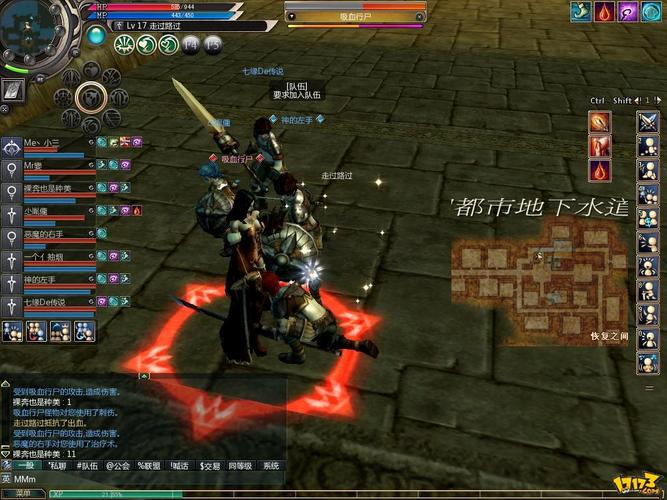Viewport: 667px width, 500px height.
Task: Show the 系统 system message tab
Action: click(x=271, y=465)
